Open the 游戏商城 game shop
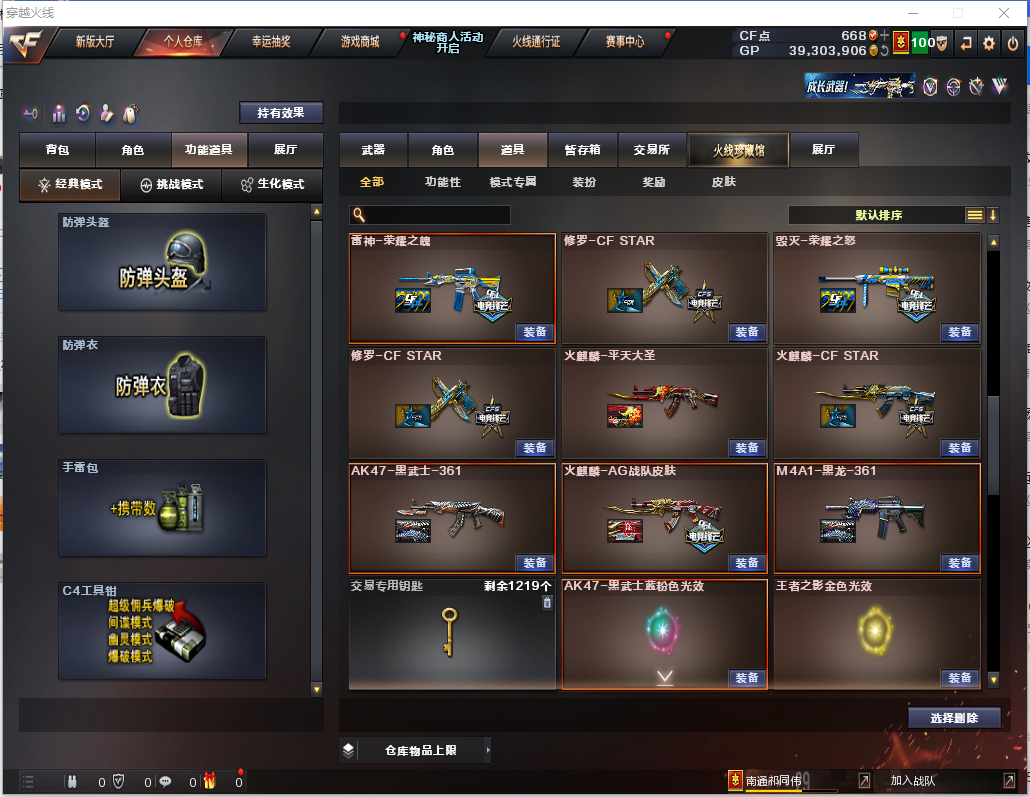Image resolution: width=1030 pixels, height=797 pixels. pos(360,42)
